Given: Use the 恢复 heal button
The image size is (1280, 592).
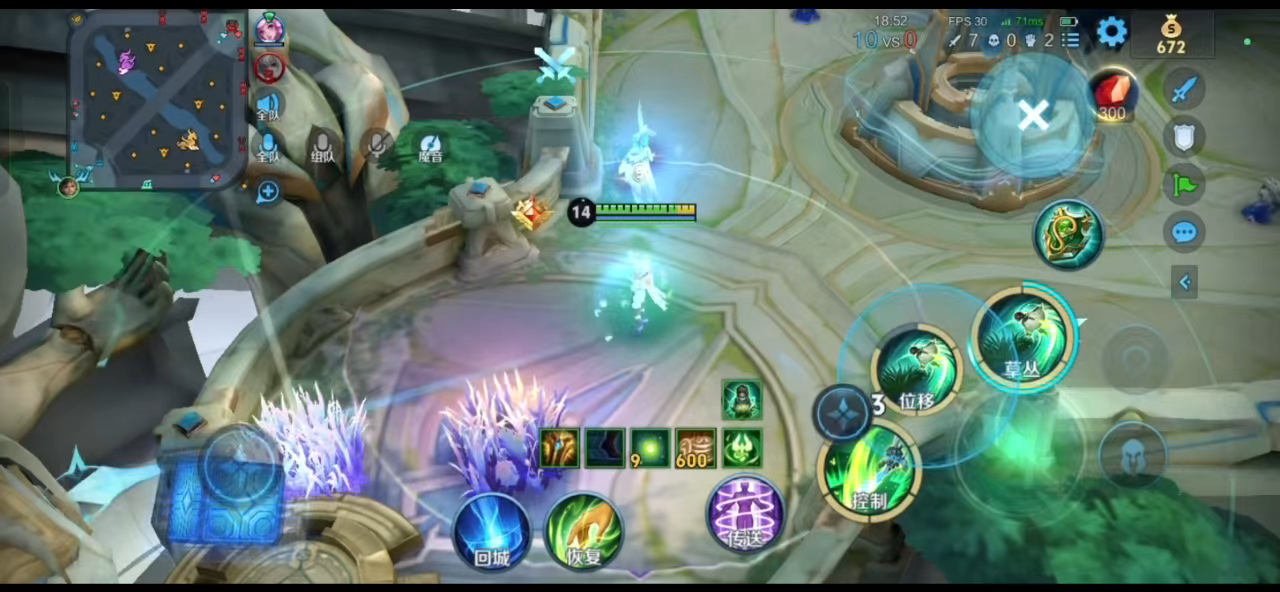Looking at the screenshot, I should click(x=584, y=530).
